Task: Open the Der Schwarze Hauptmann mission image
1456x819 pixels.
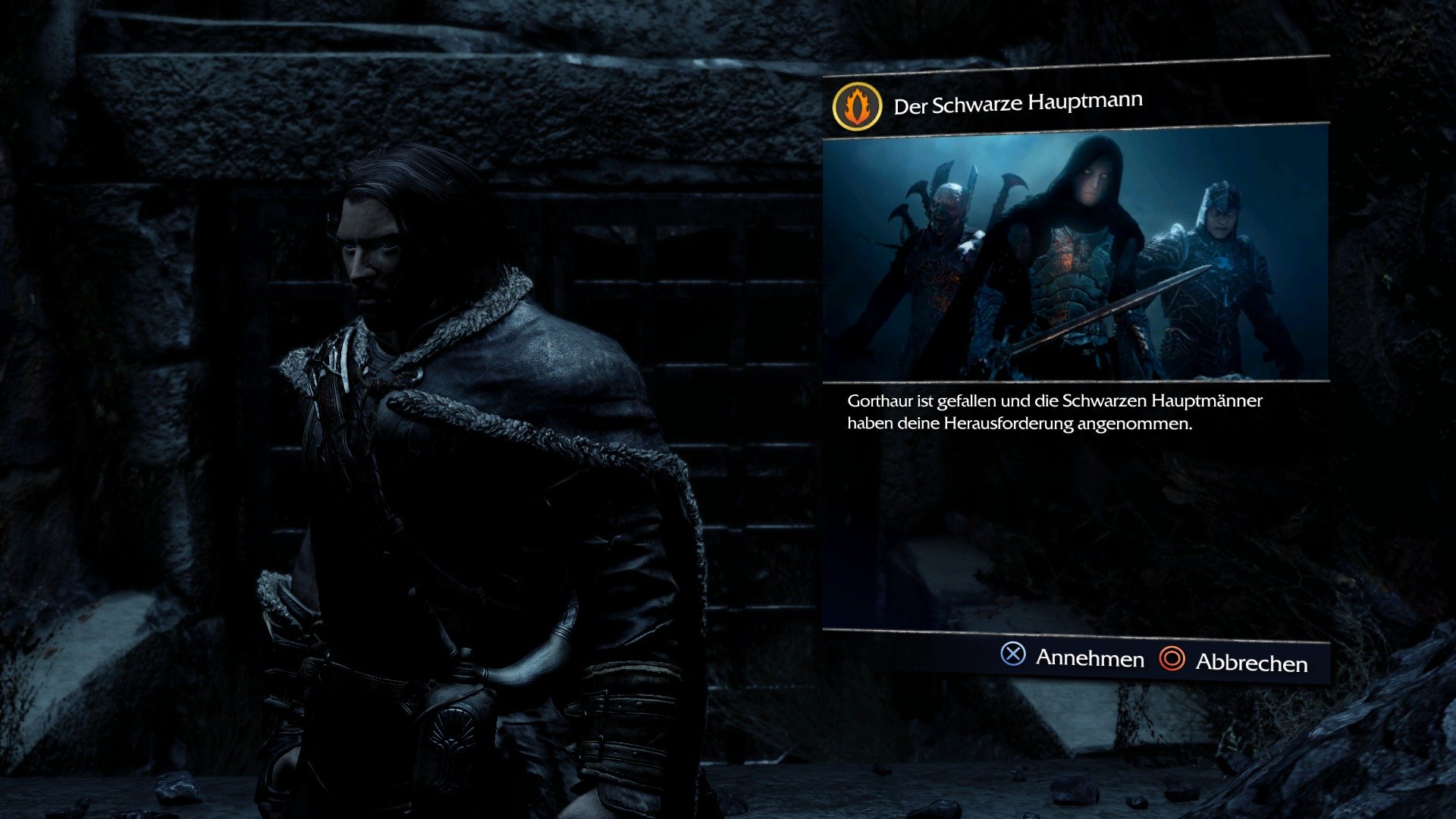Action: [1077, 258]
